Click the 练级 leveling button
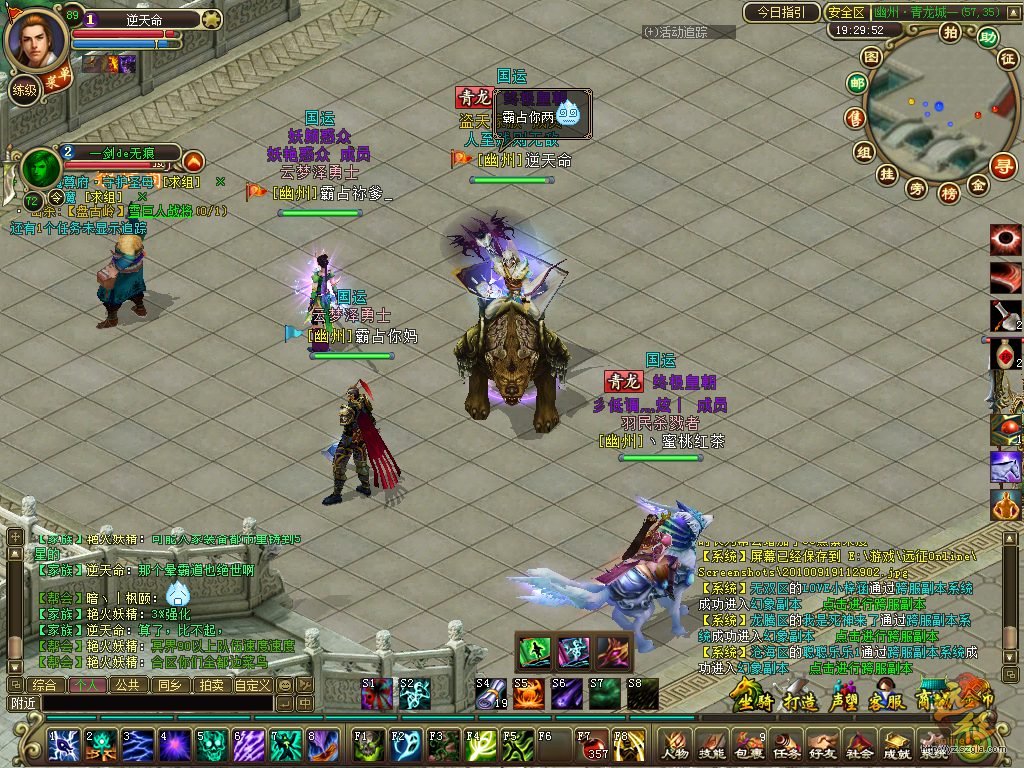 24,90
